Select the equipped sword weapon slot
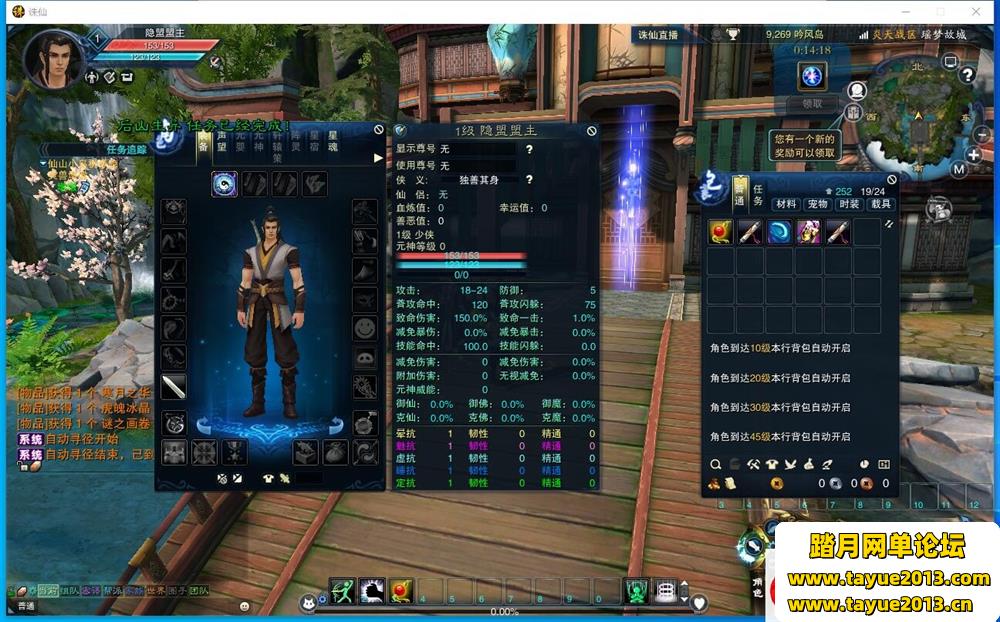 click(175, 387)
